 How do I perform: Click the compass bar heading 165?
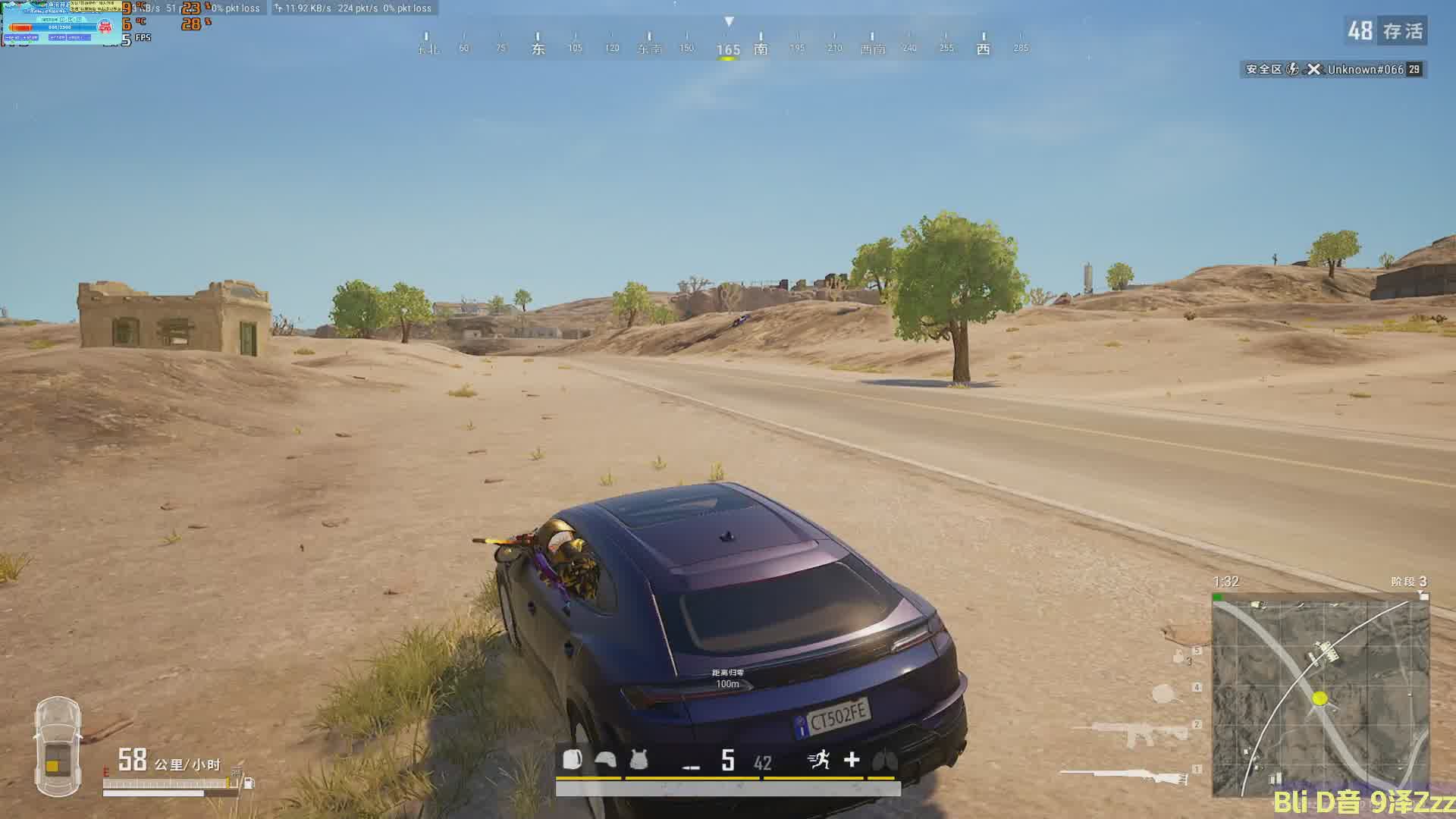728,49
